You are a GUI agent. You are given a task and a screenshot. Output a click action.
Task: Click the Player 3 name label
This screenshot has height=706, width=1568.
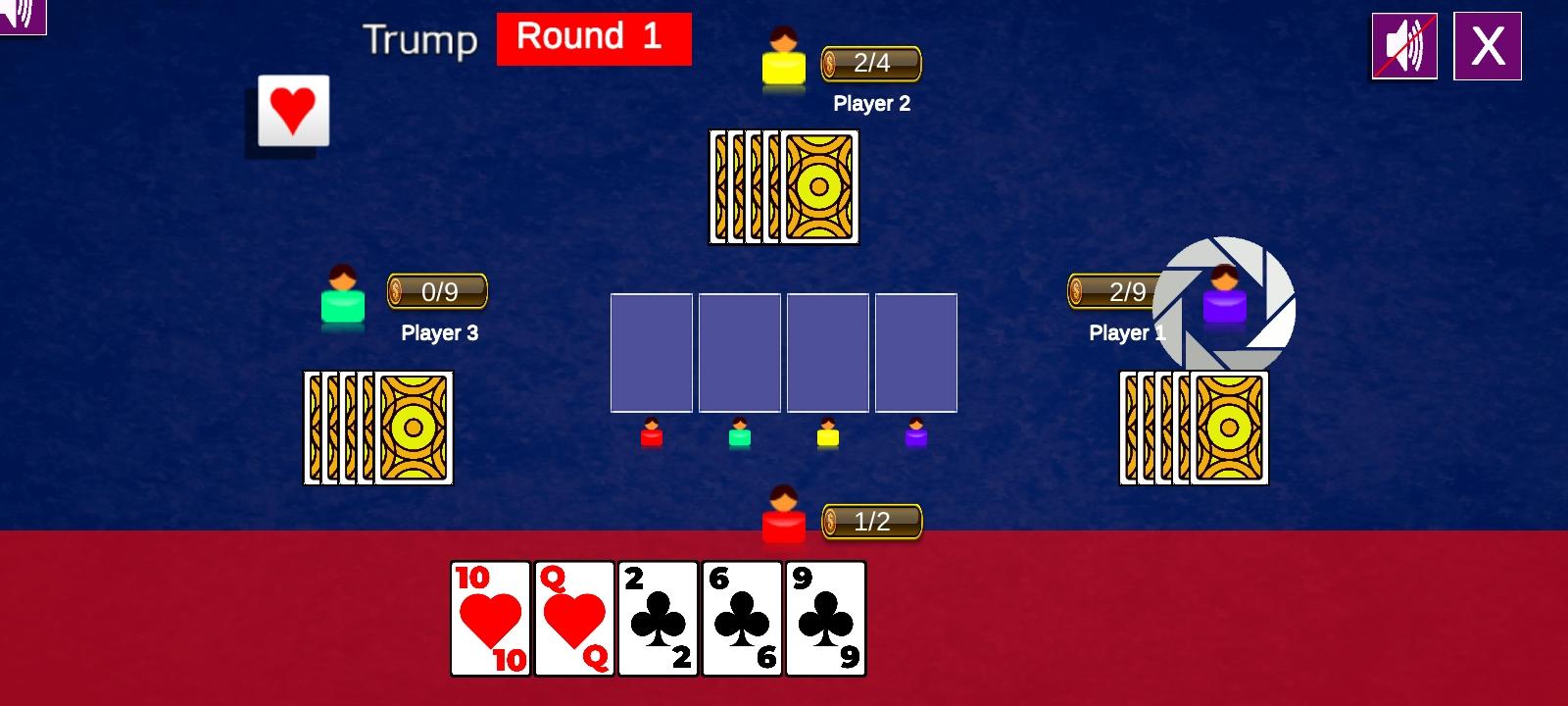tap(439, 332)
